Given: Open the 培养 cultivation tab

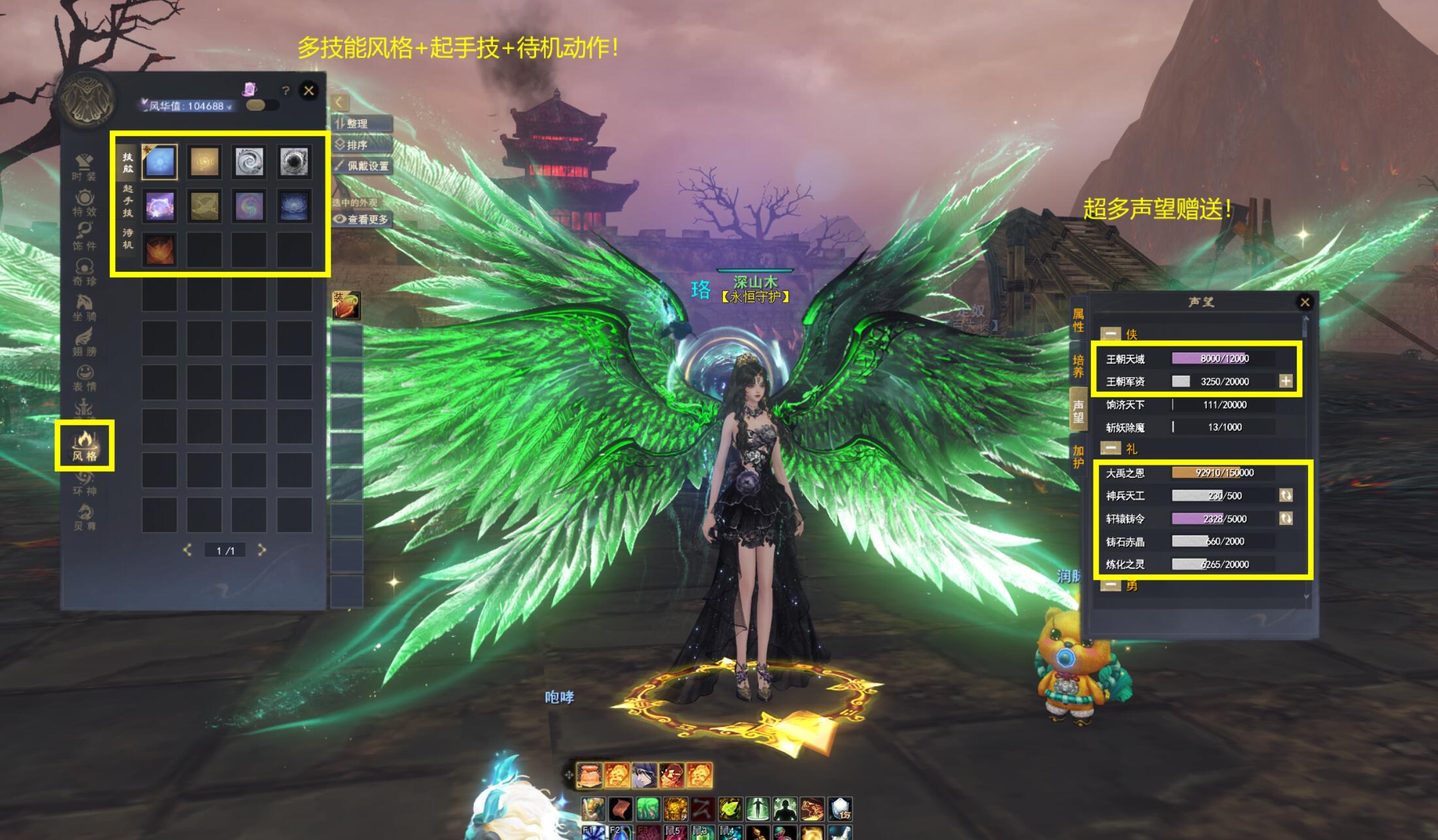Looking at the screenshot, I should [x=1078, y=366].
